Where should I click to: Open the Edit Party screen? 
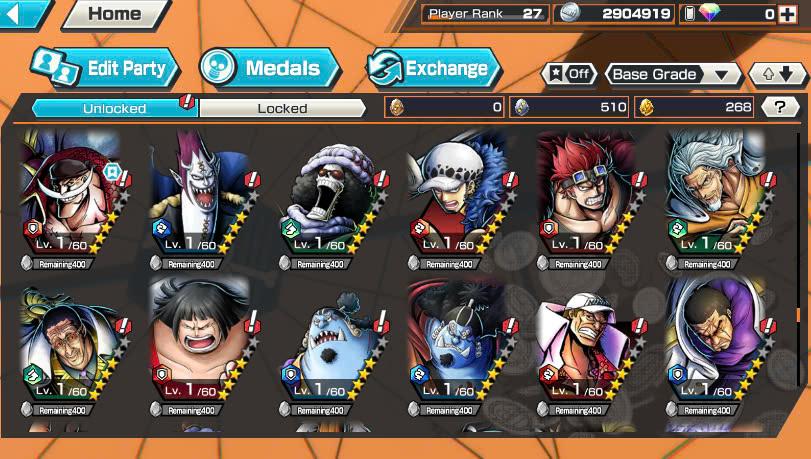tap(105, 68)
